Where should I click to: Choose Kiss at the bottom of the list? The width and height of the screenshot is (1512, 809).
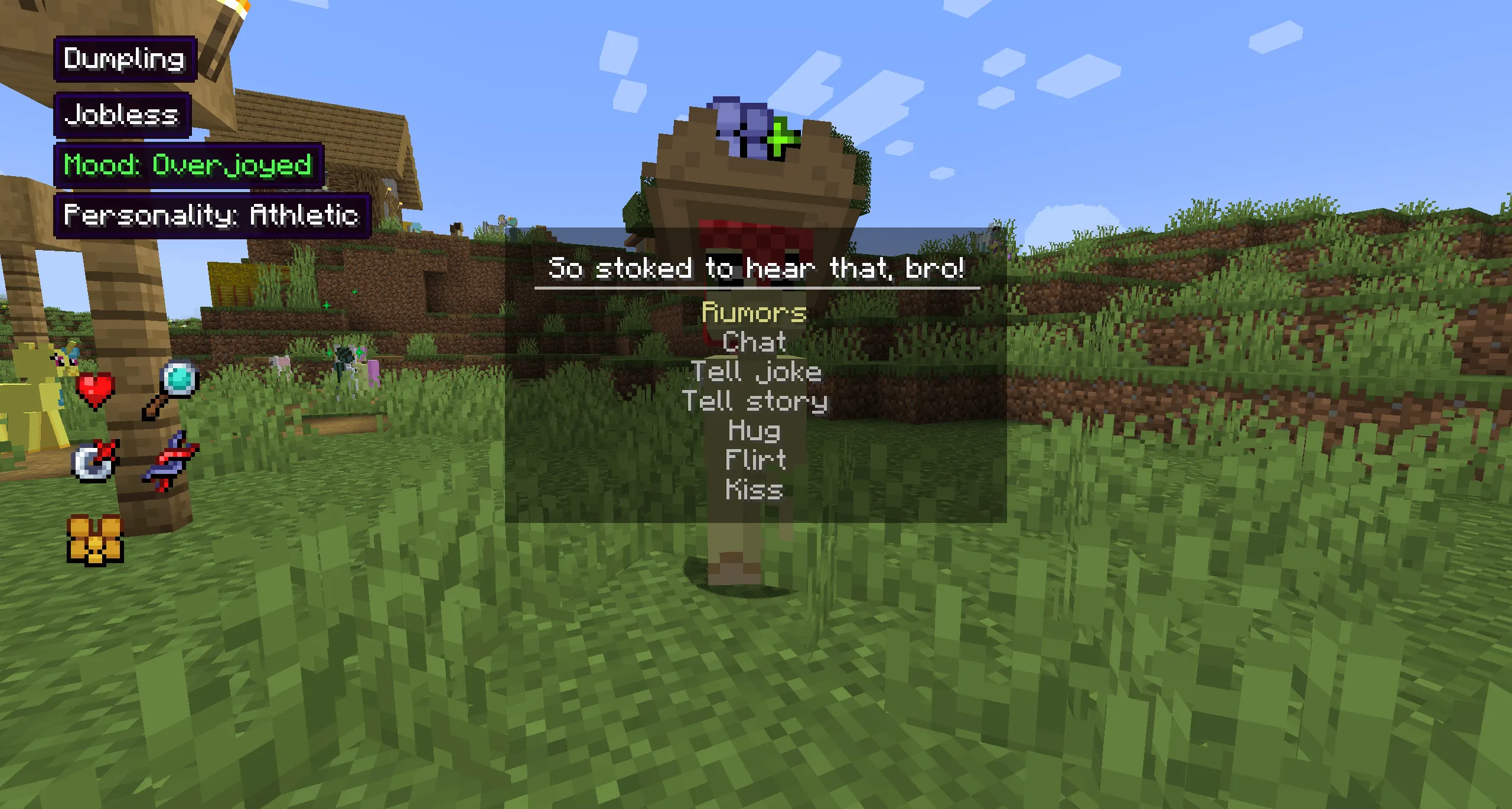click(x=753, y=488)
